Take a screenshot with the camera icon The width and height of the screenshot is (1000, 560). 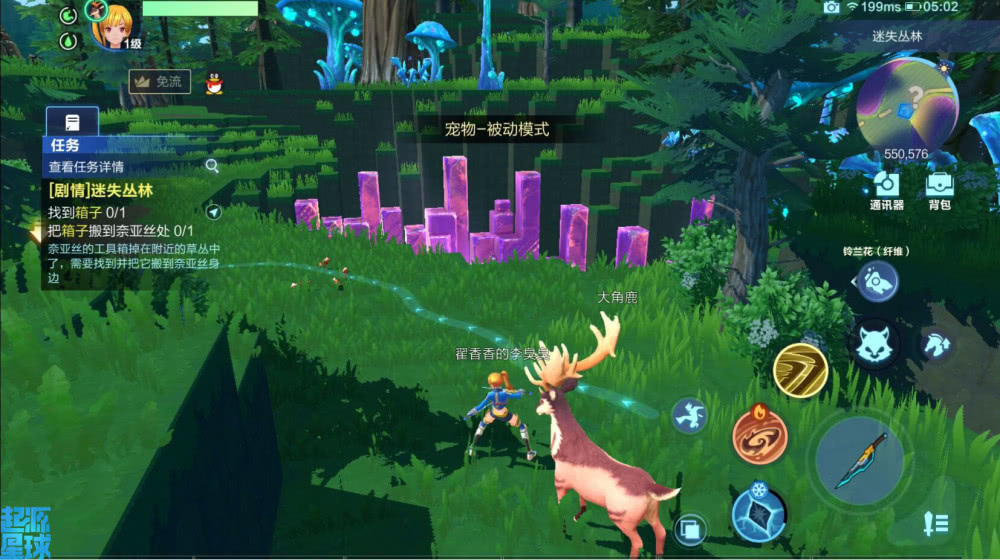(831, 7)
